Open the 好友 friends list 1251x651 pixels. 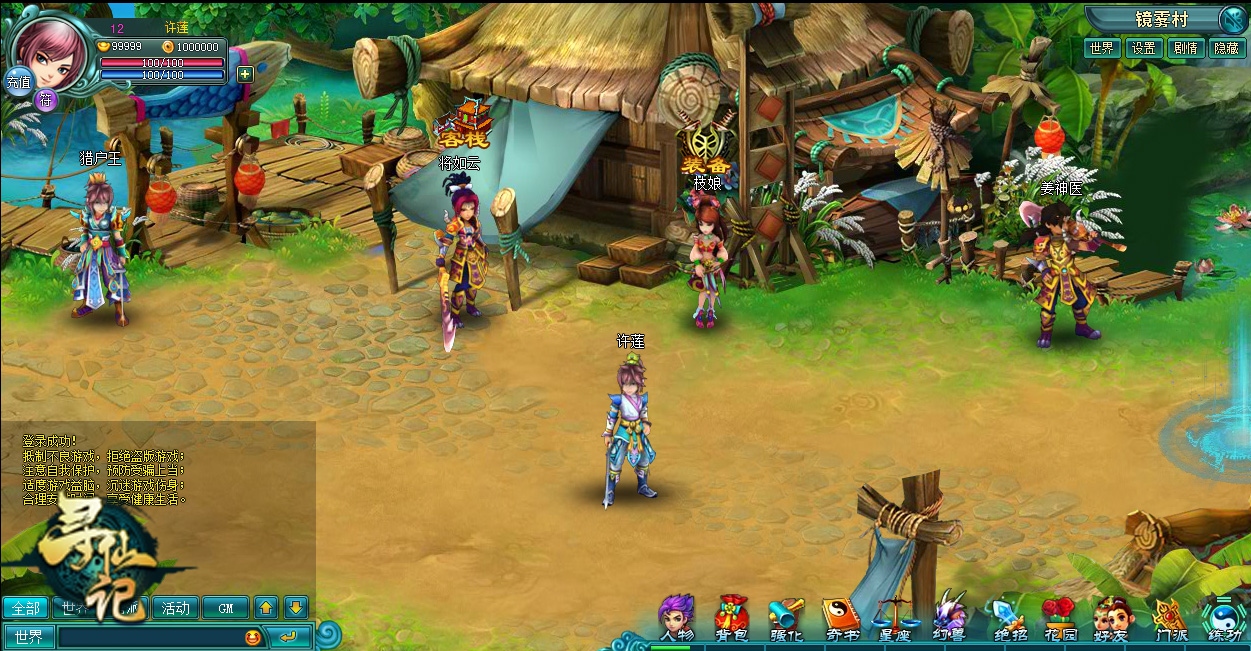click(1112, 615)
